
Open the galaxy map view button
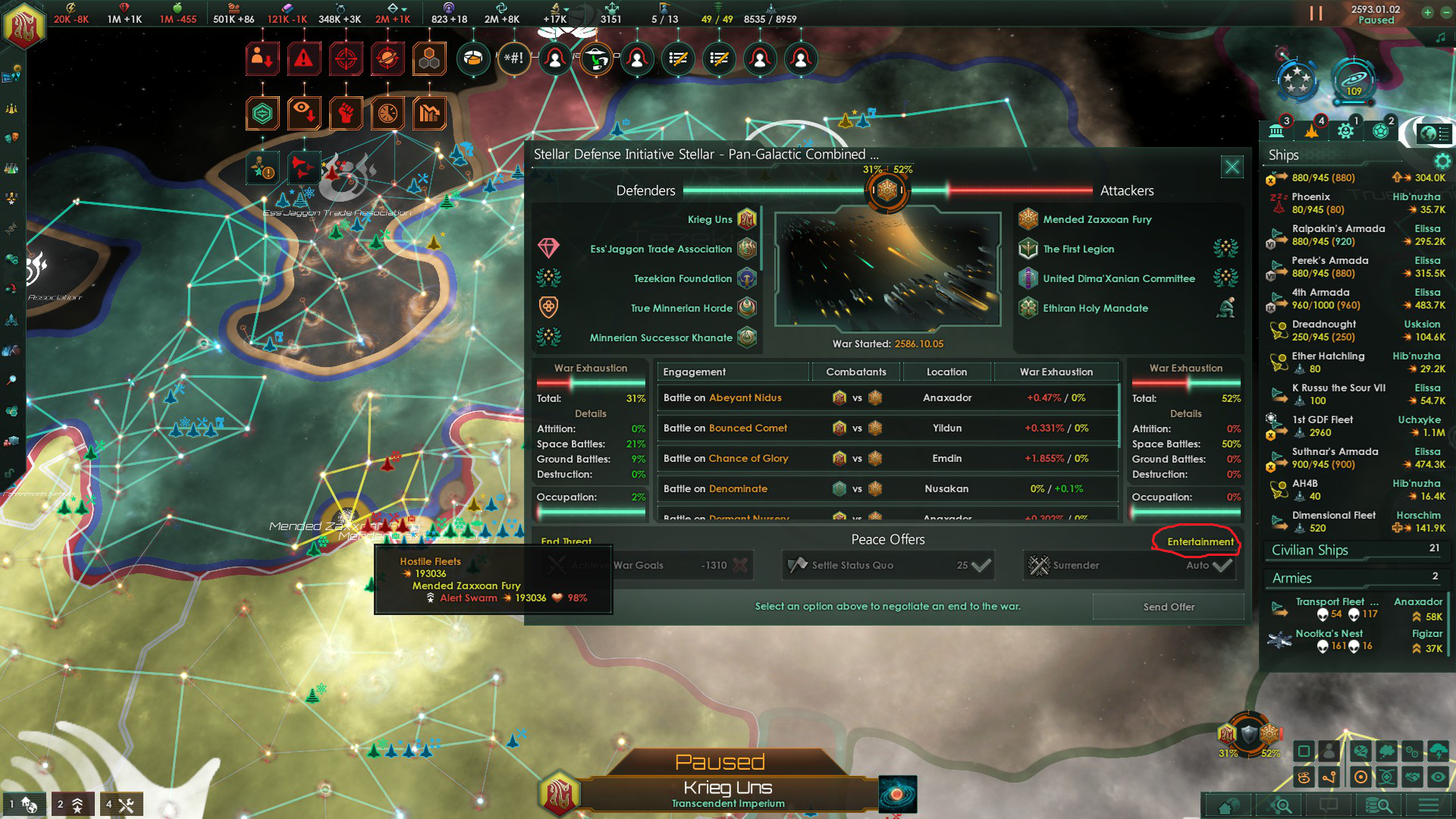point(897,795)
